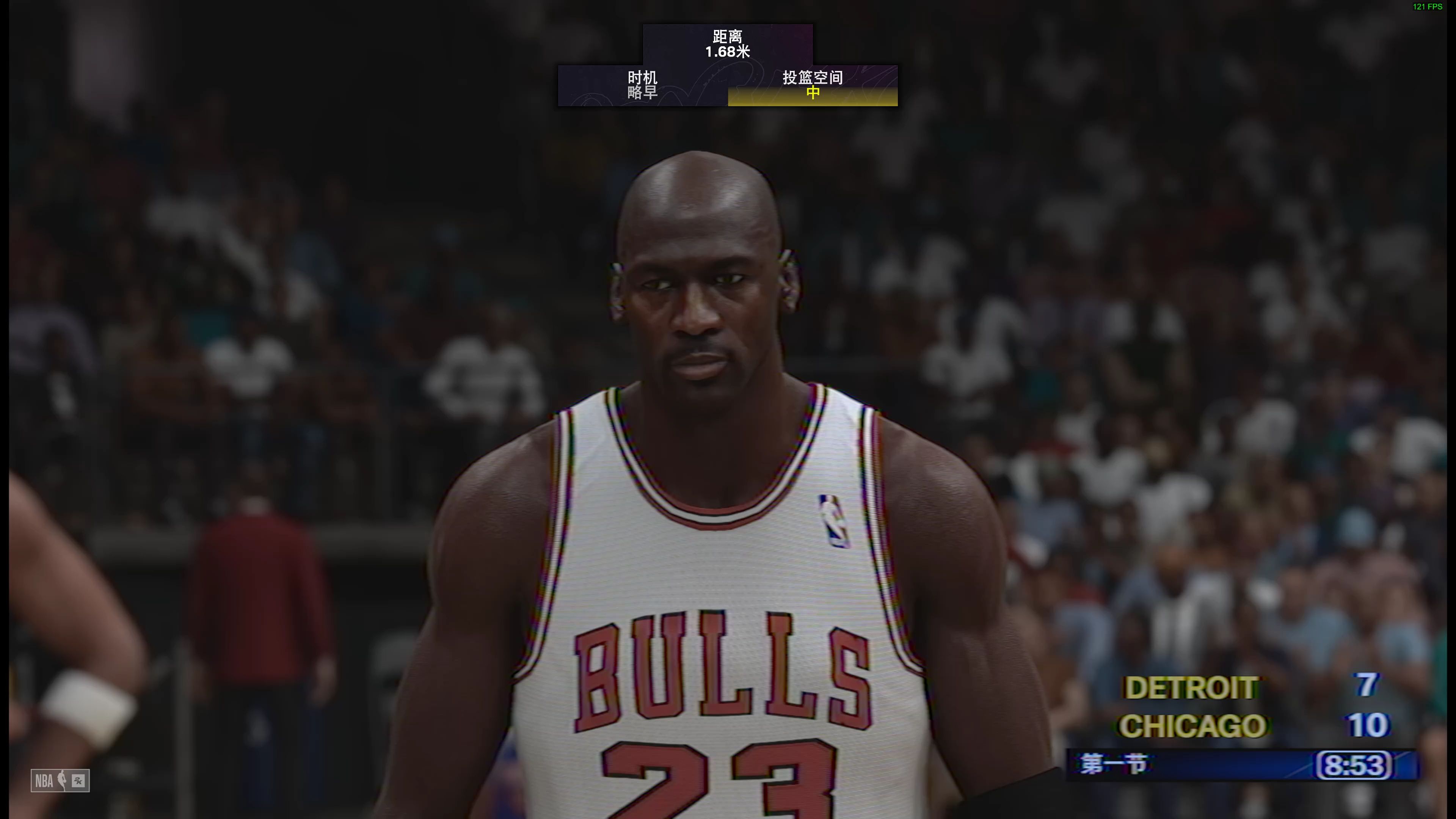
Task: Click the yellow shot quality meter bar
Action: click(812, 103)
